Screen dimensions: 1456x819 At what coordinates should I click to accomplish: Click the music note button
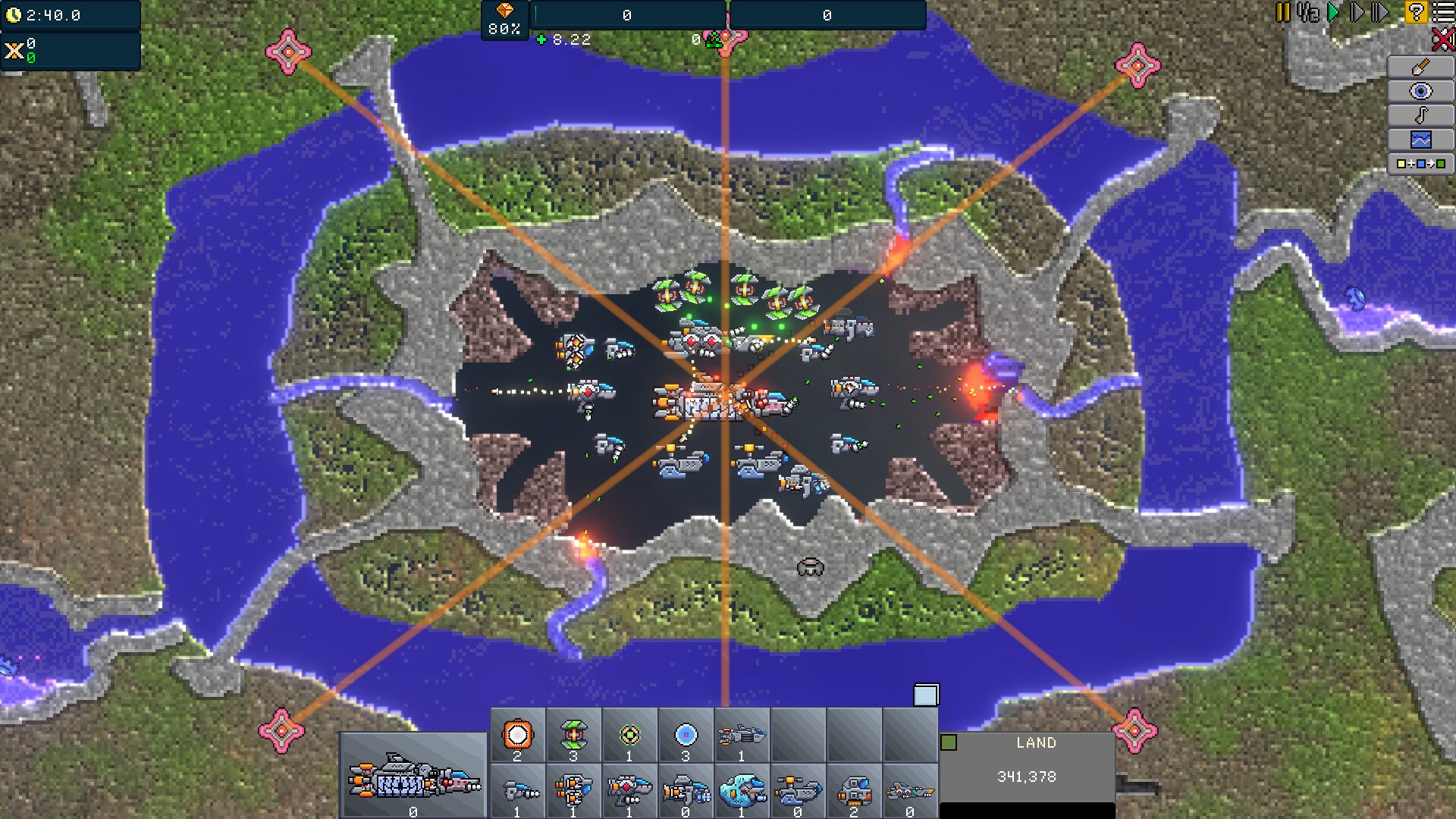pos(1420,115)
